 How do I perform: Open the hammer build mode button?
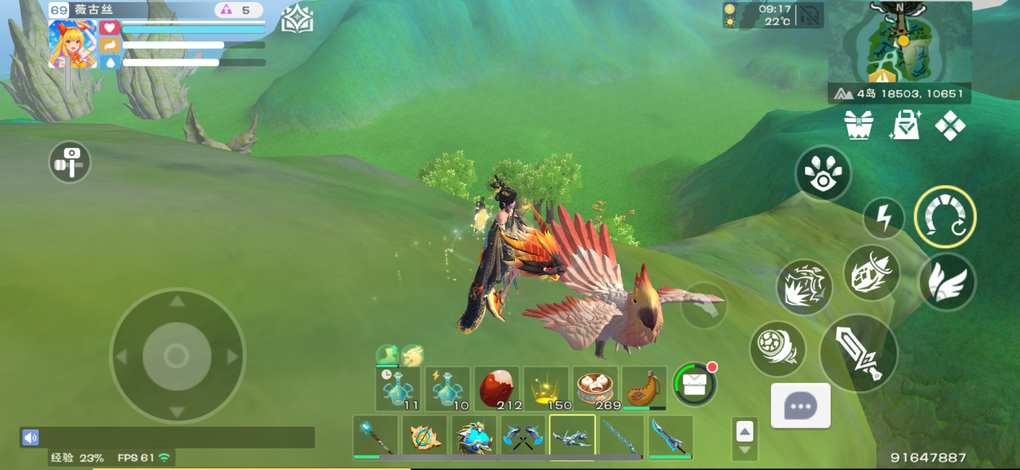point(70,162)
